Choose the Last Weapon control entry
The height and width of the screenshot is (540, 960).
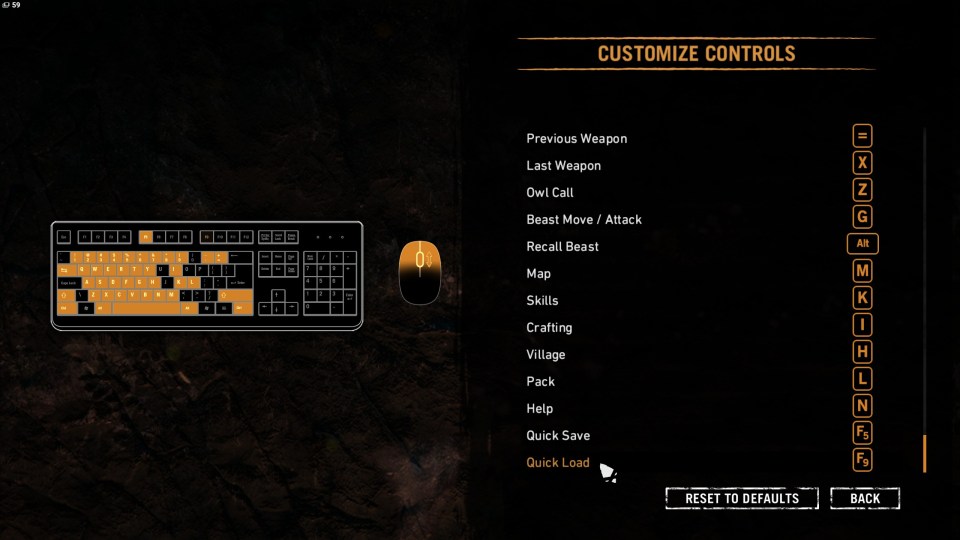[x=564, y=165]
